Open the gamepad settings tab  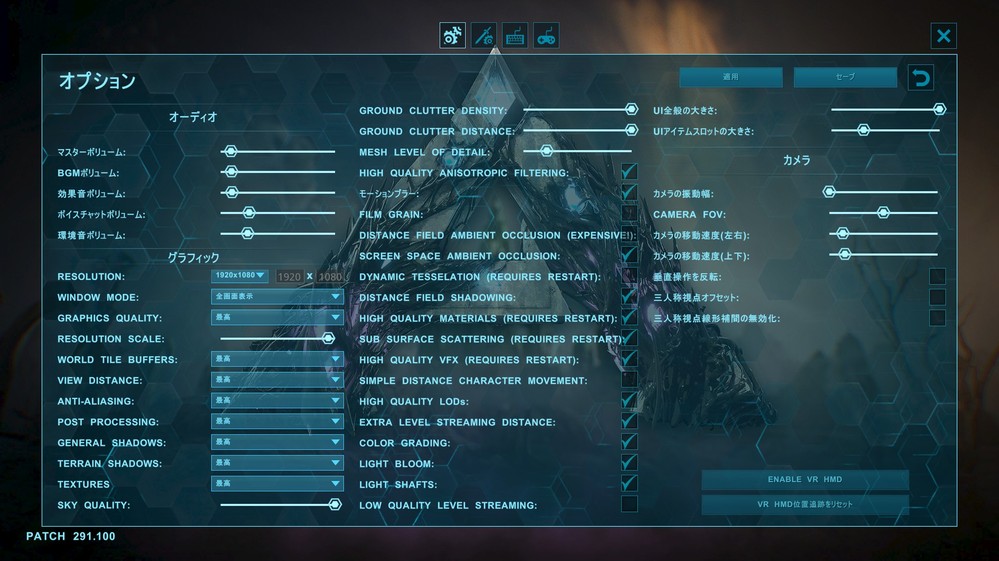point(546,37)
